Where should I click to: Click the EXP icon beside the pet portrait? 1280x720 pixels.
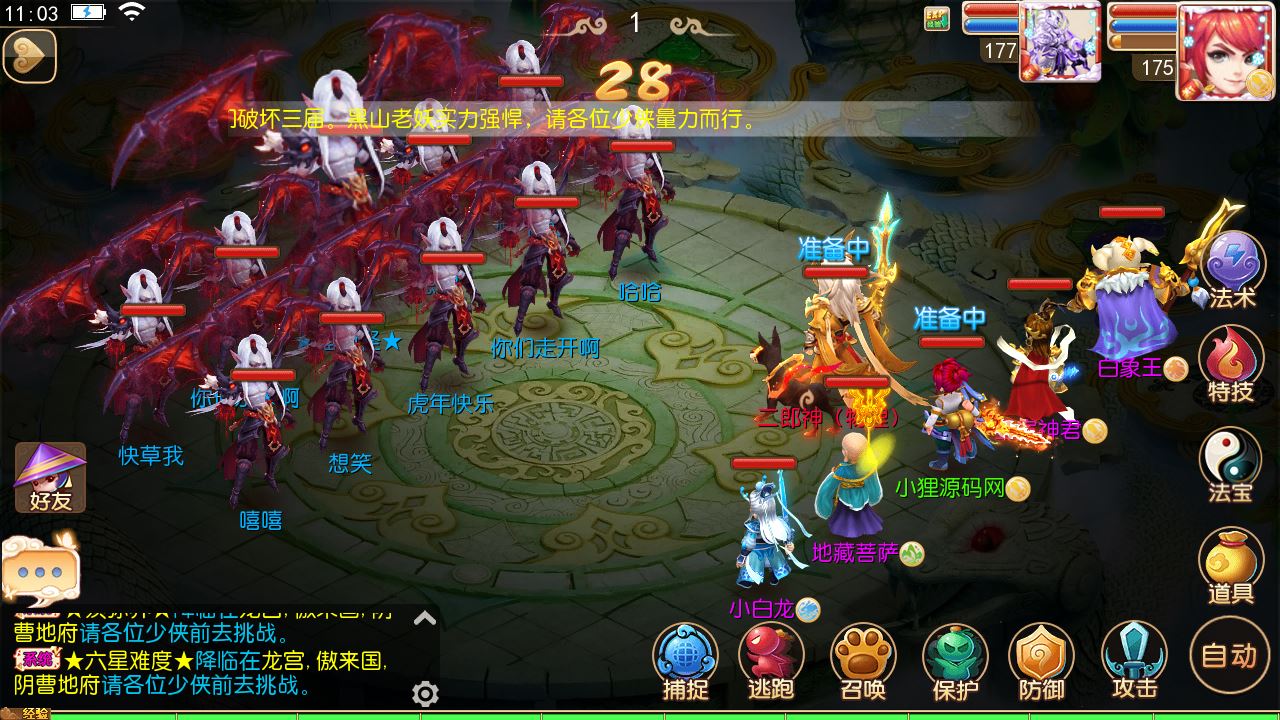pyautogui.click(x=937, y=20)
